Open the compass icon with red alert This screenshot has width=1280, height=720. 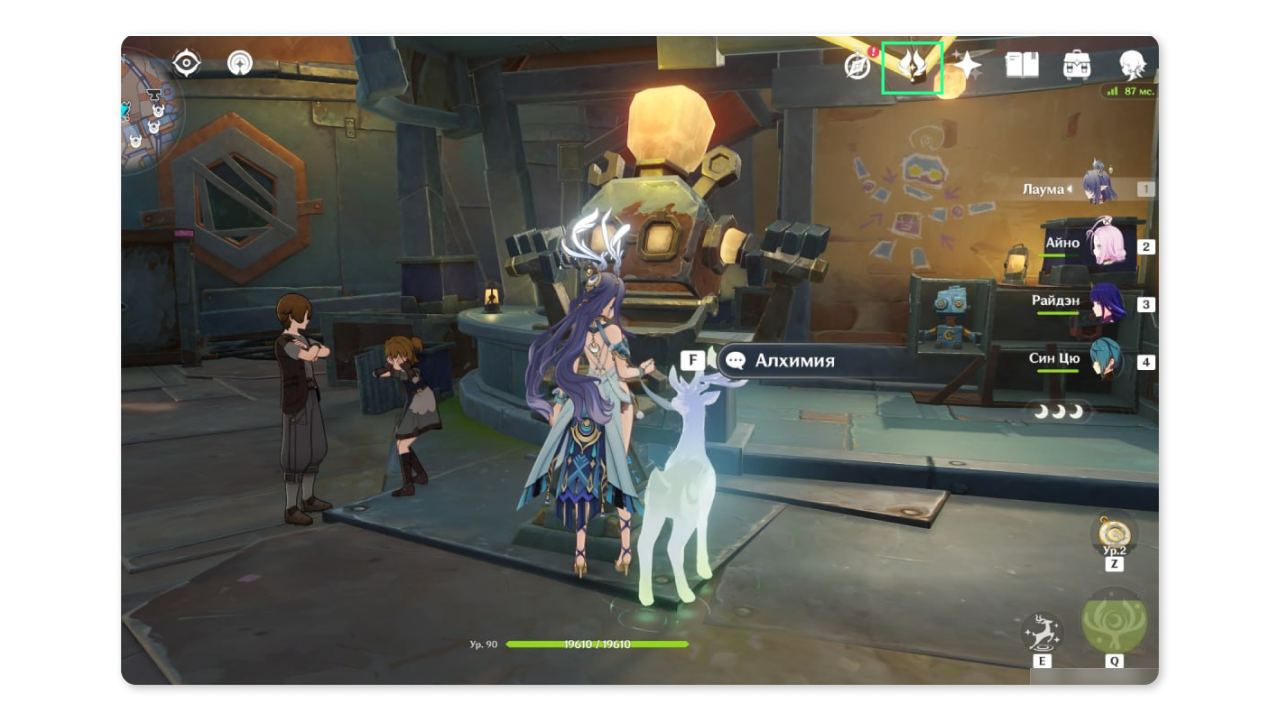coord(858,66)
